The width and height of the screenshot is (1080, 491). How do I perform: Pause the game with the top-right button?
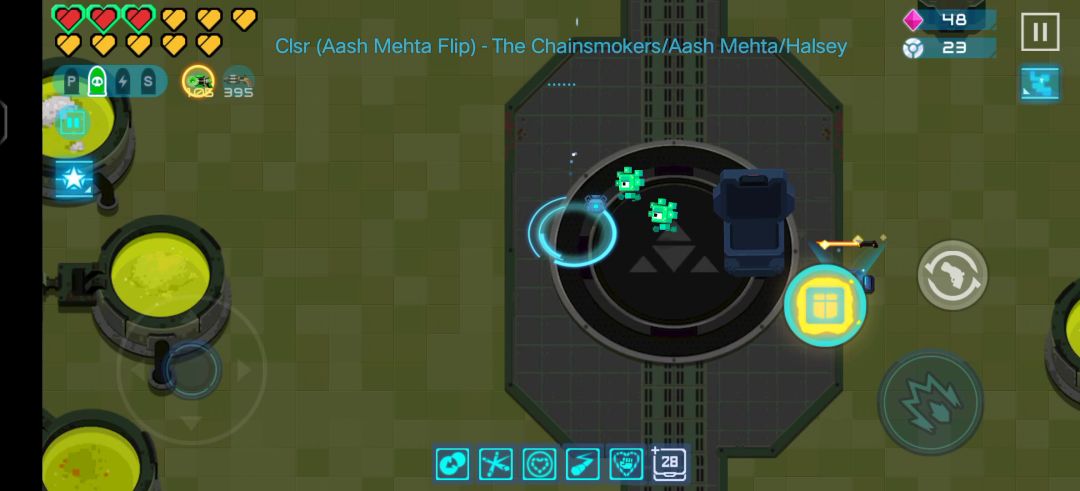pyautogui.click(x=1039, y=32)
